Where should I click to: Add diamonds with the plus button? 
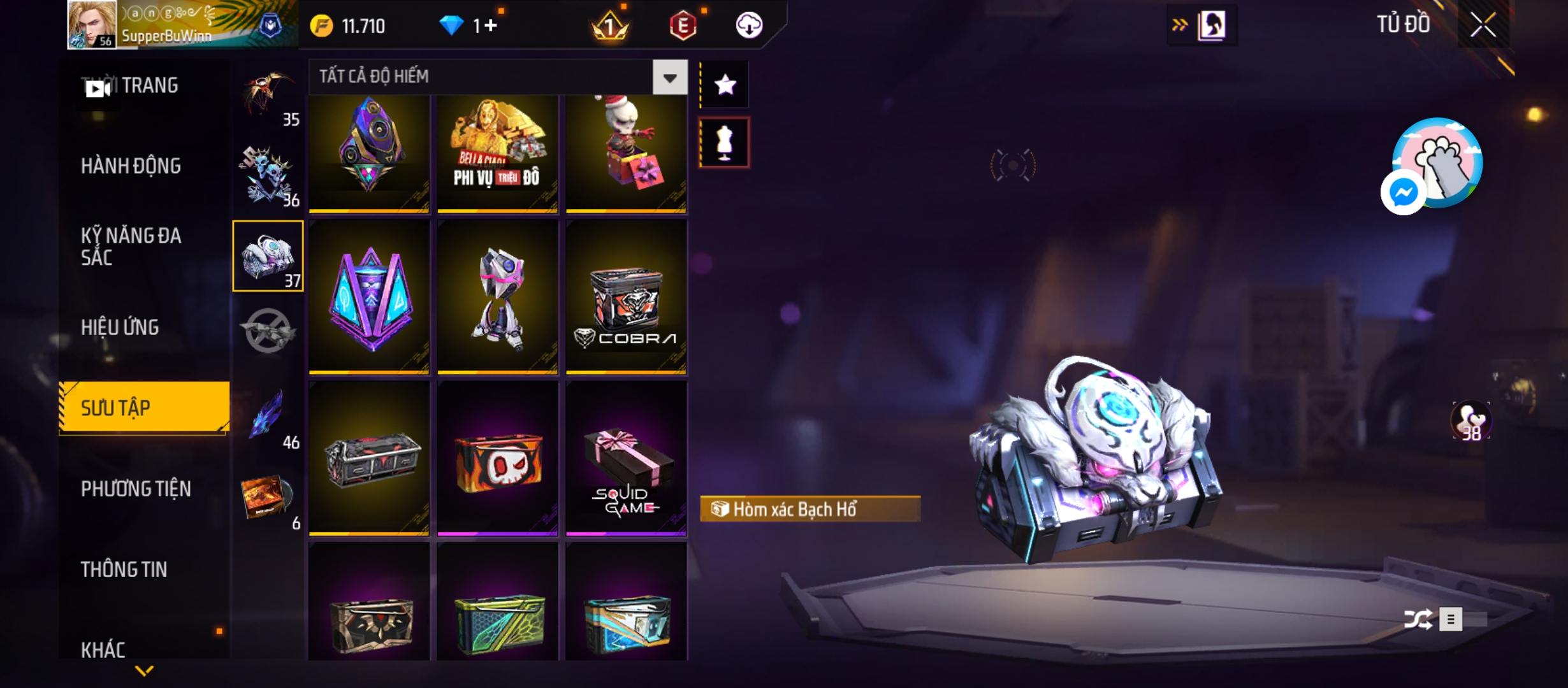[490, 25]
